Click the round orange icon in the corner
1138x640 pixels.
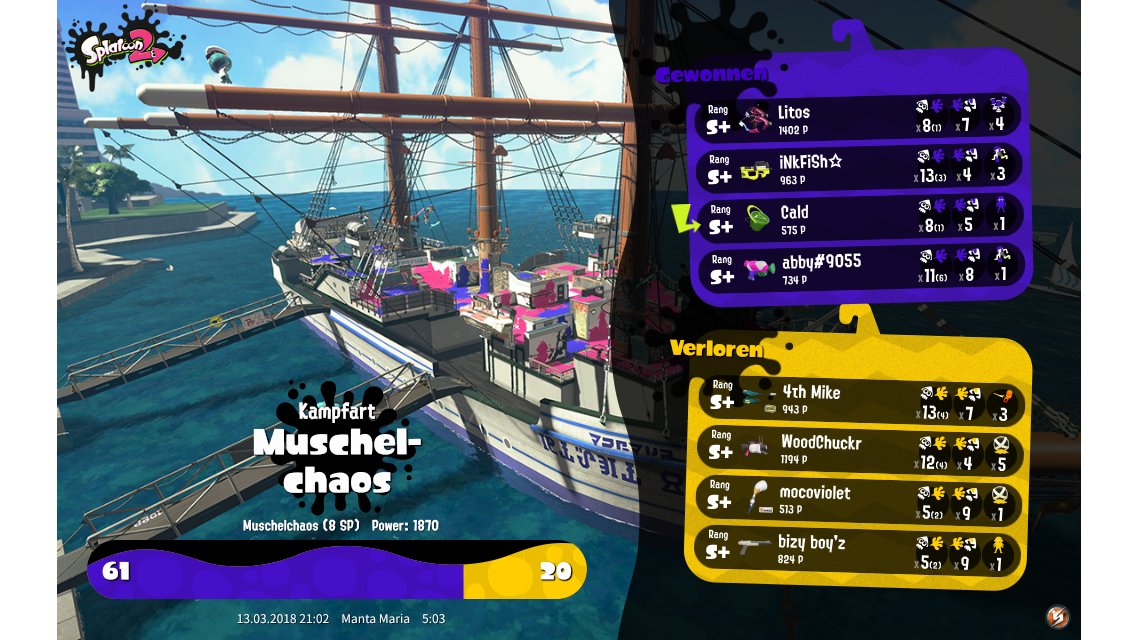1057,616
